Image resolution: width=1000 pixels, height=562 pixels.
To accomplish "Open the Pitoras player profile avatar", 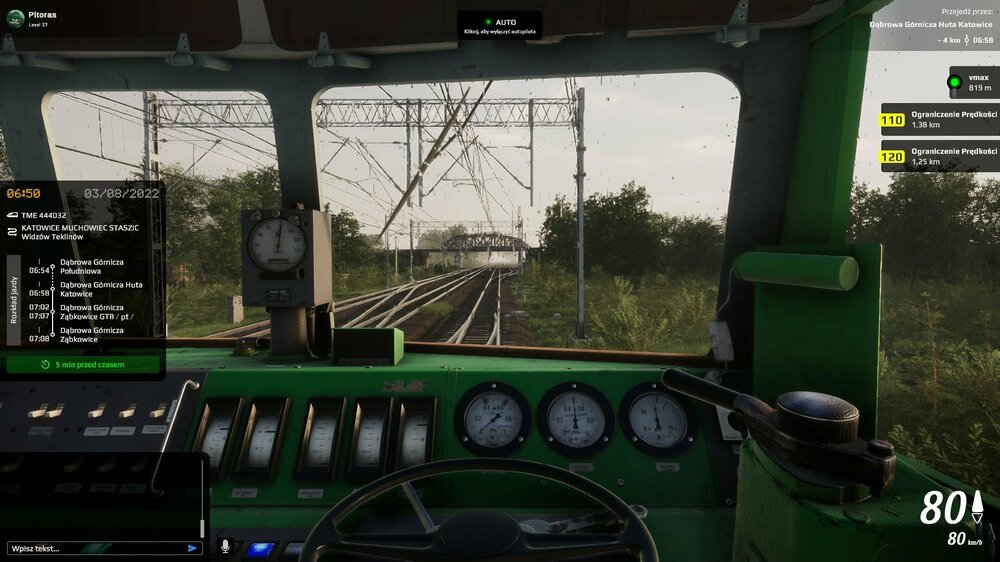I will [13, 19].
